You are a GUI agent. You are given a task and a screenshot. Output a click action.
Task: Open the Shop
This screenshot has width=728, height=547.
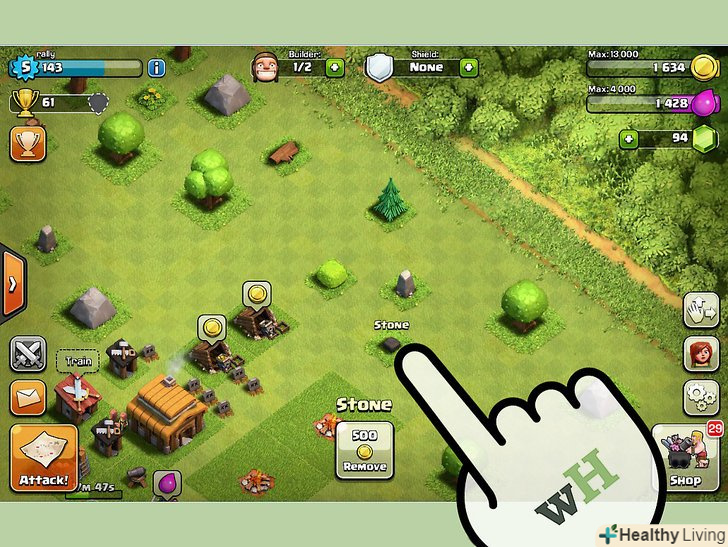point(686,458)
